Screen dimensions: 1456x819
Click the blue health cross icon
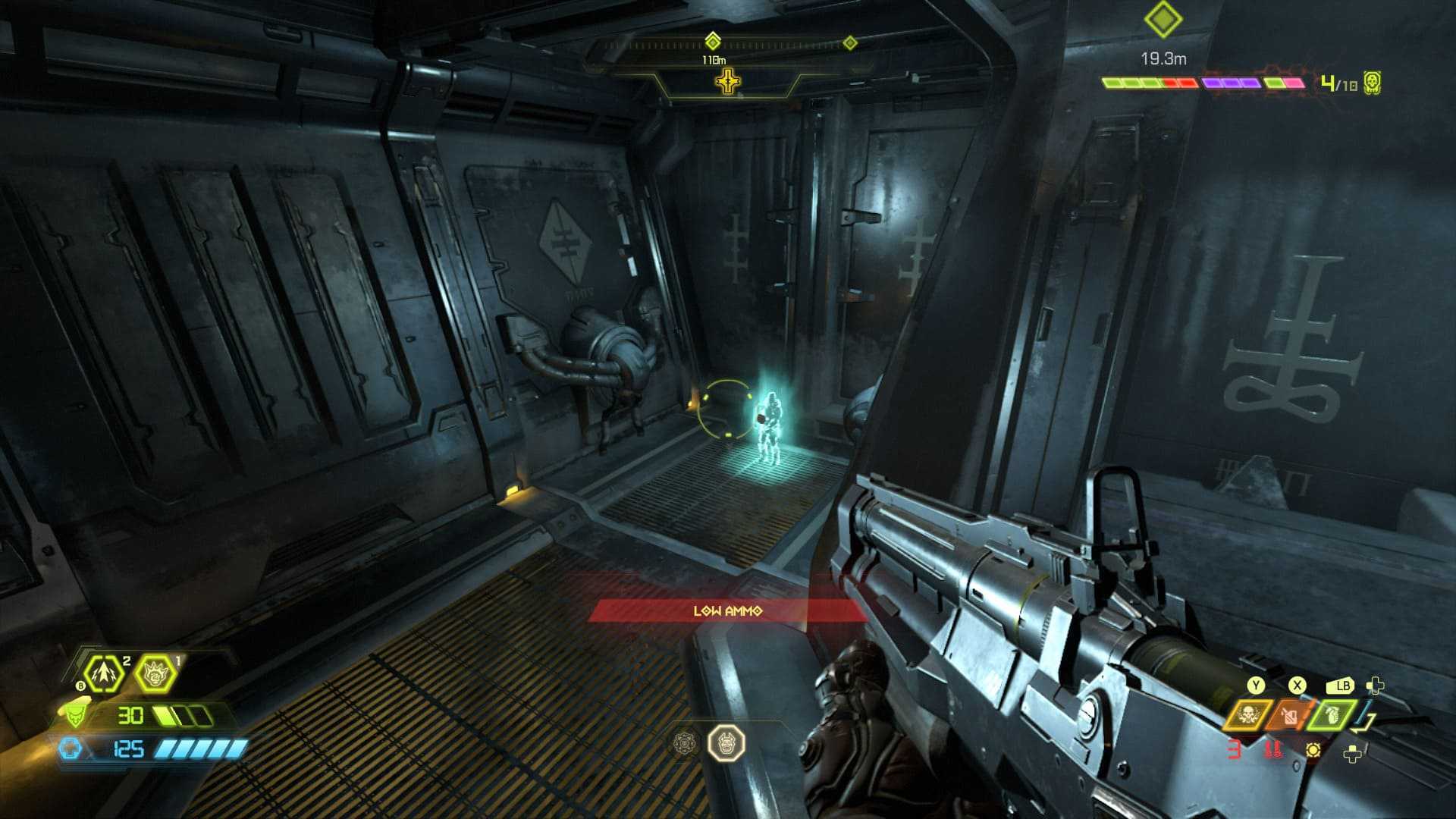click(x=70, y=749)
